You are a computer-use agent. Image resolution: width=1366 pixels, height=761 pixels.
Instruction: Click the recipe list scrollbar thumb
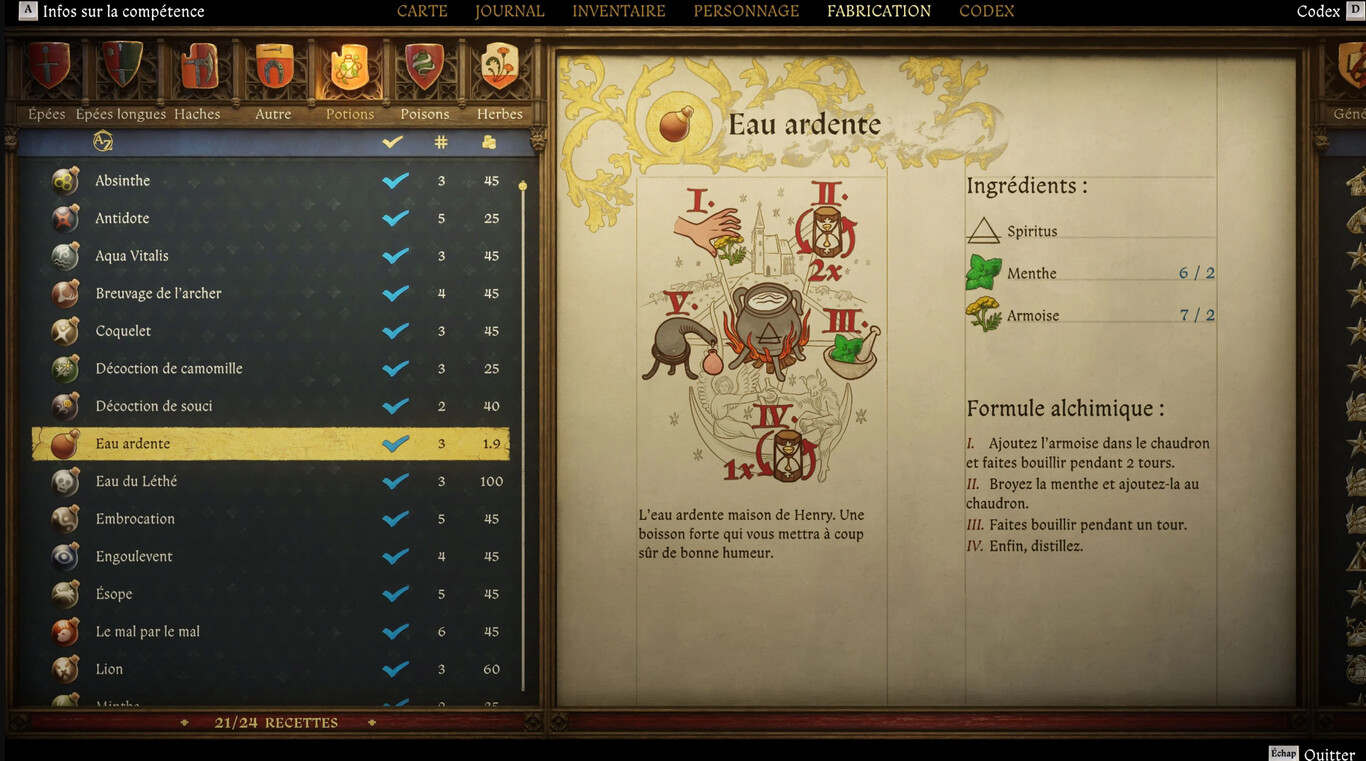point(522,185)
